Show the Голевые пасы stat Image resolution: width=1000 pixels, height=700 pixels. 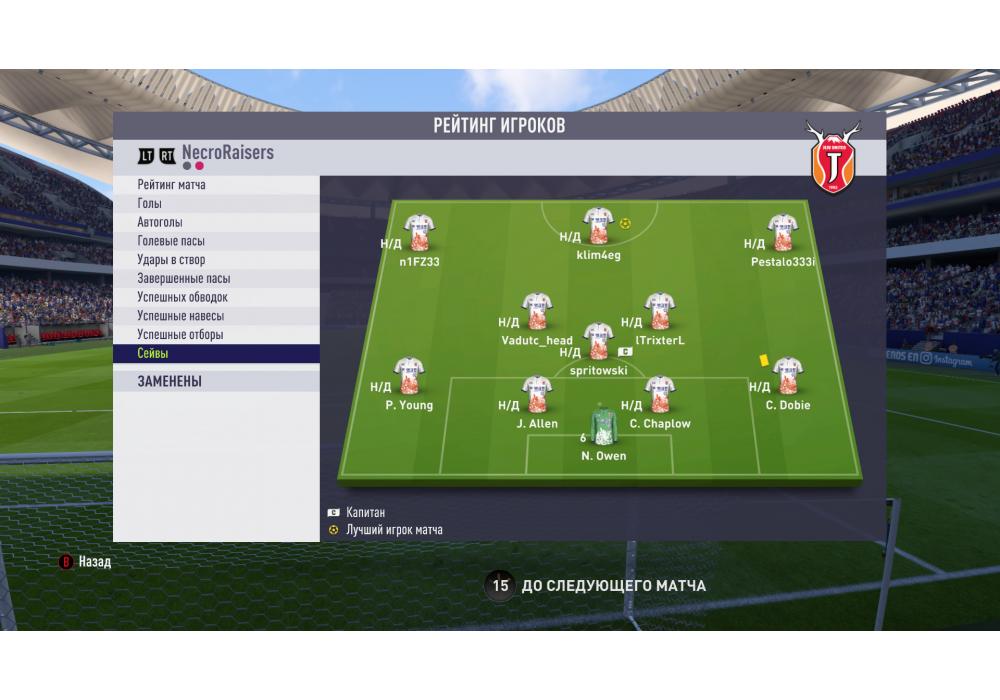pos(216,241)
